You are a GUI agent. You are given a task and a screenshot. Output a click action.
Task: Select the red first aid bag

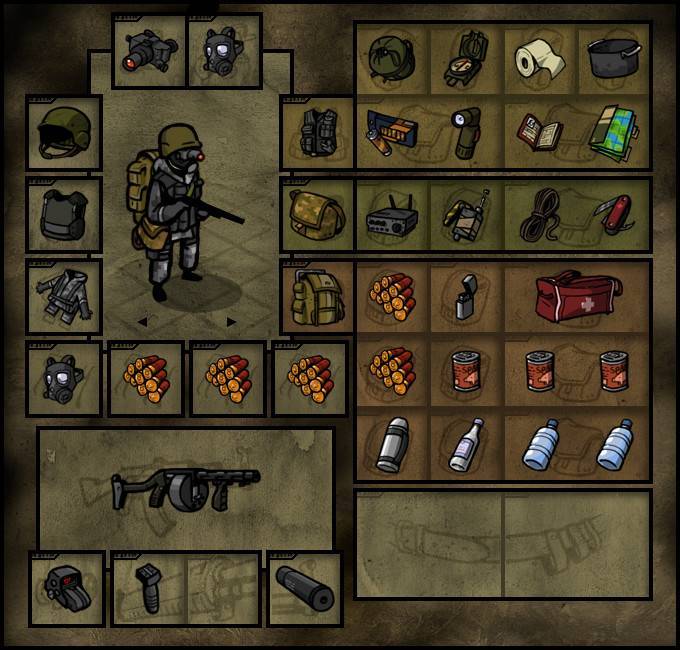click(577, 298)
